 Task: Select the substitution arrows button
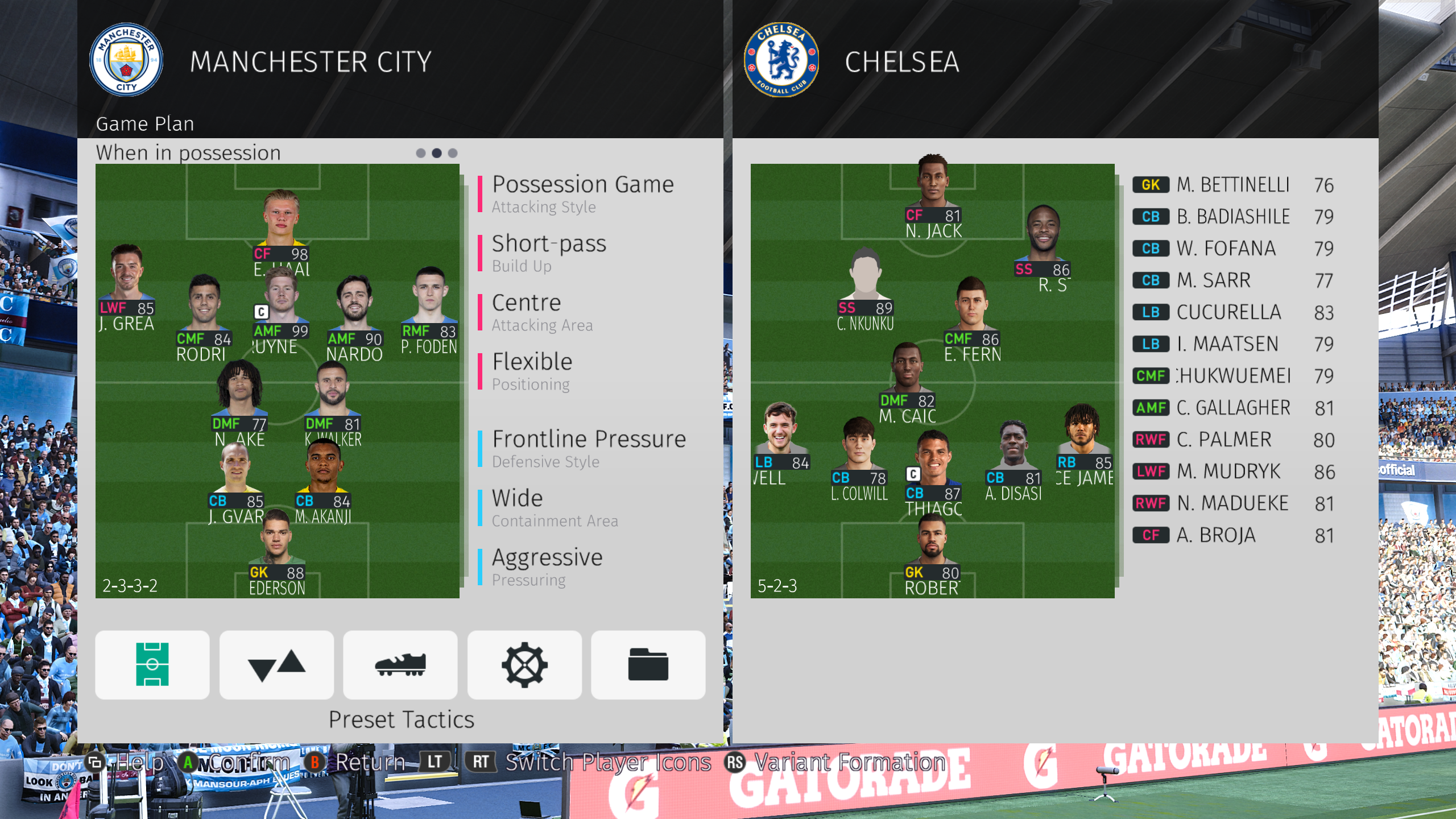(276, 664)
